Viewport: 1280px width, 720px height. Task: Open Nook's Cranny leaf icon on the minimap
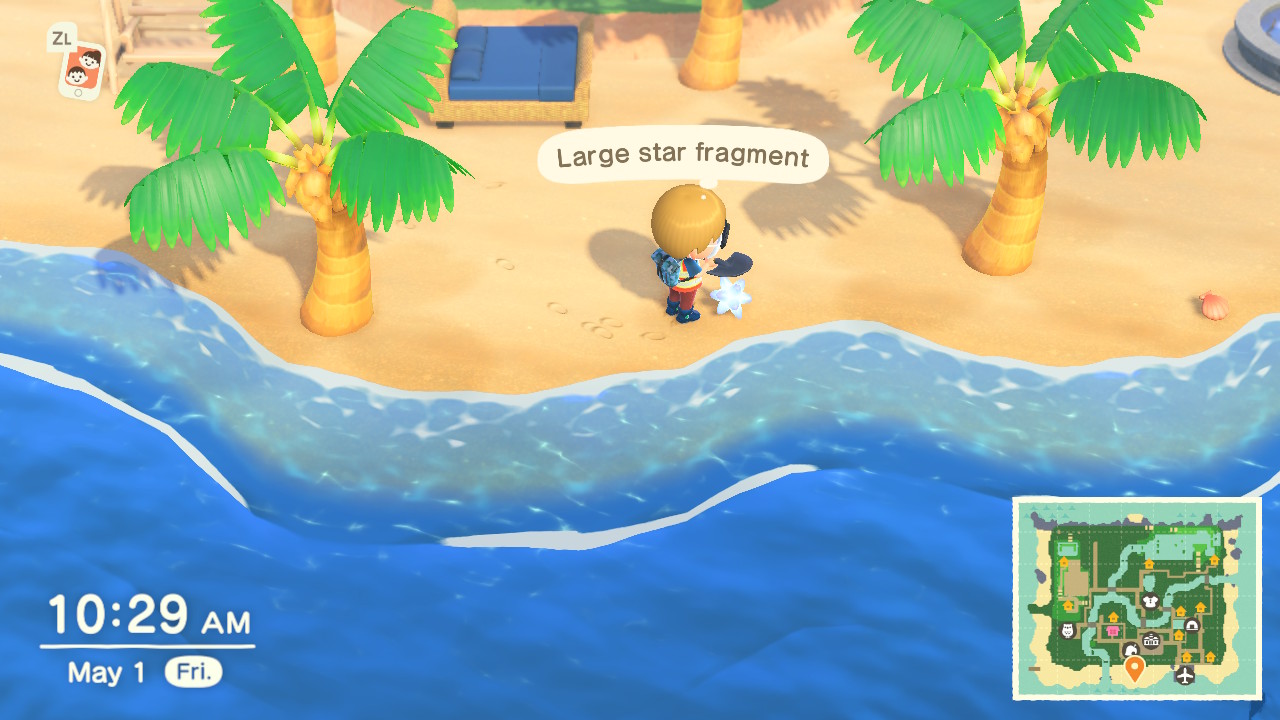(1132, 649)
